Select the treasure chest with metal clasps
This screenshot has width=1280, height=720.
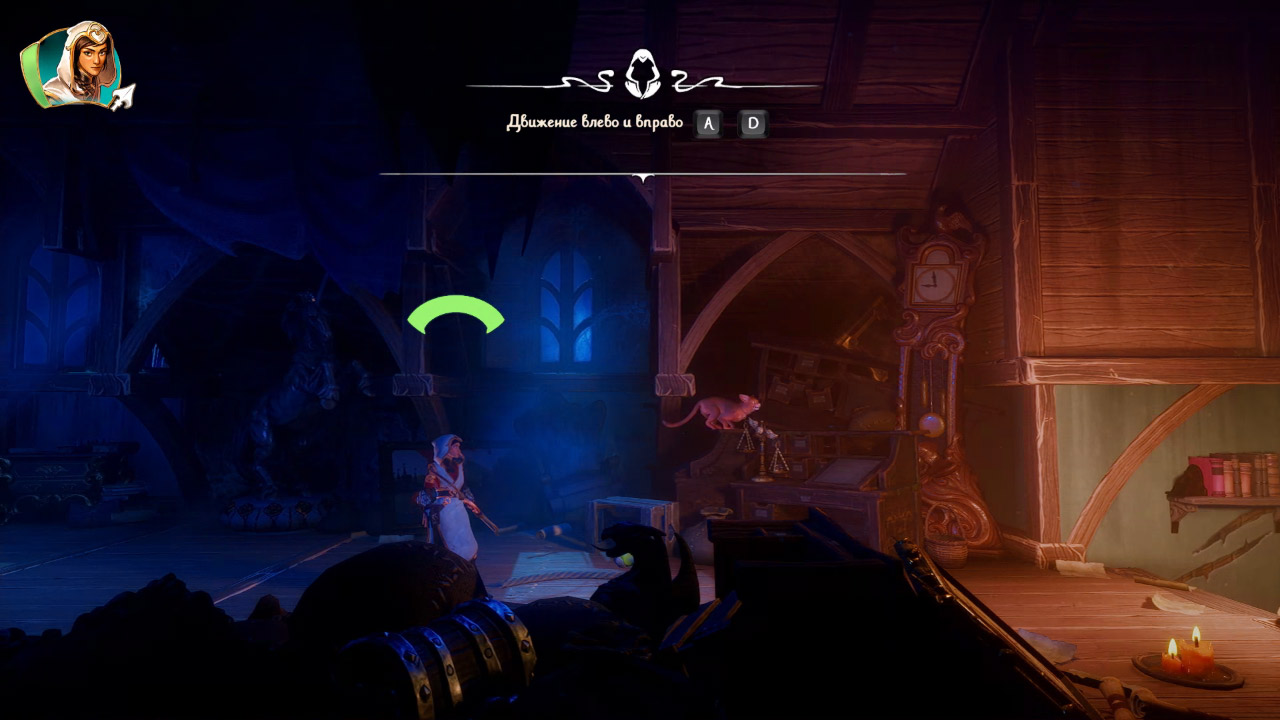pyautogui.click(x=450, y=660)
